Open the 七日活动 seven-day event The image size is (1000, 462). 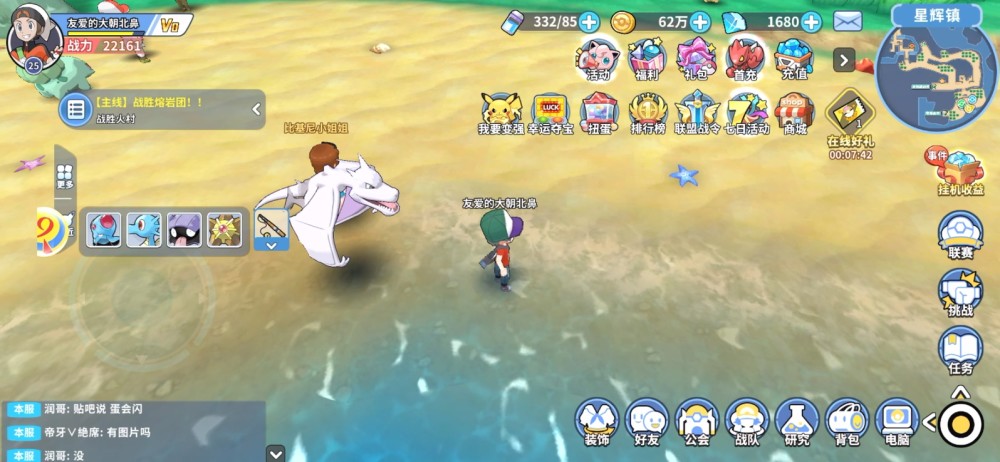[x=746, y=111]
